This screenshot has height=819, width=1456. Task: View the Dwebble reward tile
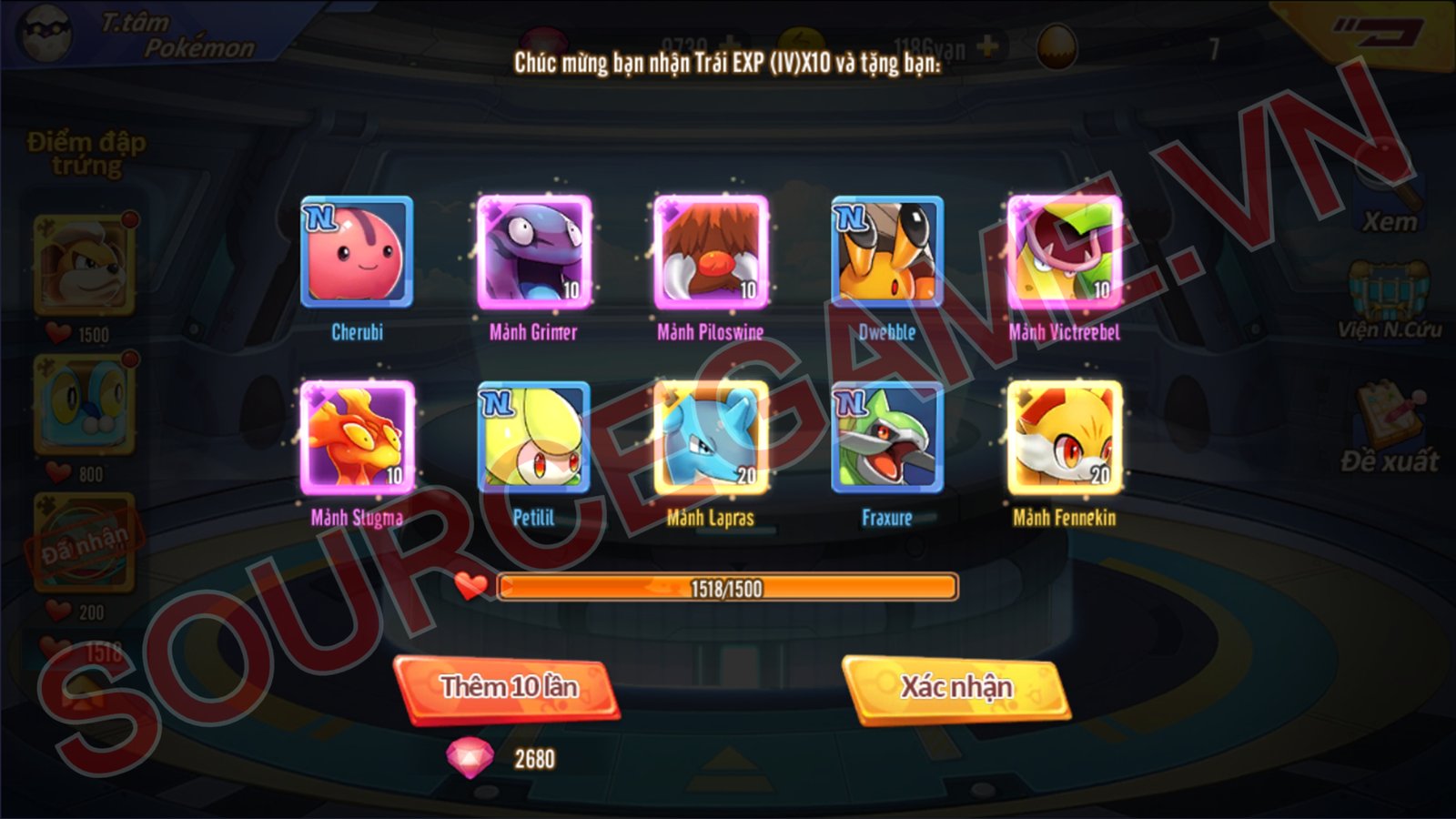887,252
